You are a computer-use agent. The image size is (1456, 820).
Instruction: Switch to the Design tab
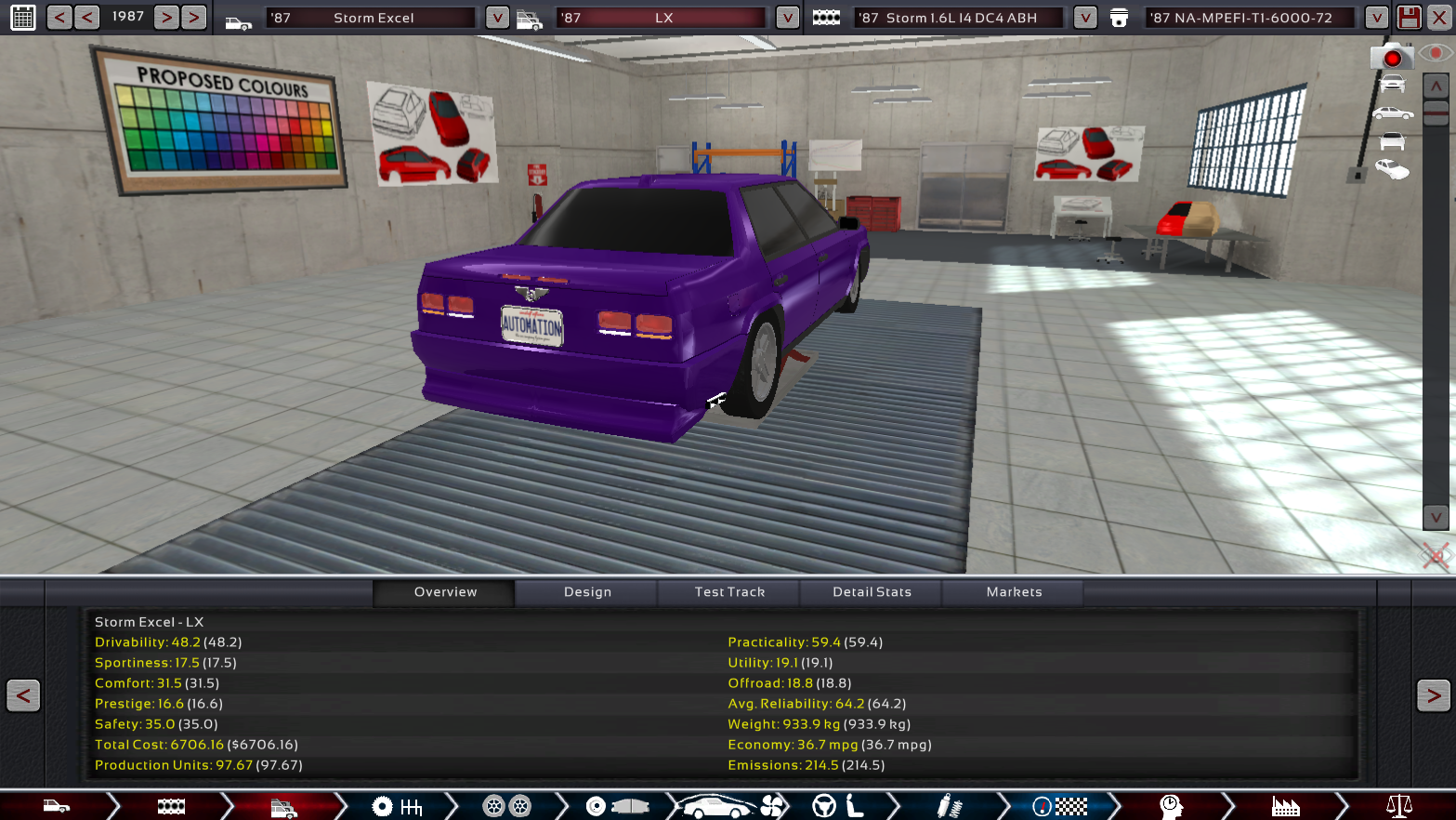point(587,592)
